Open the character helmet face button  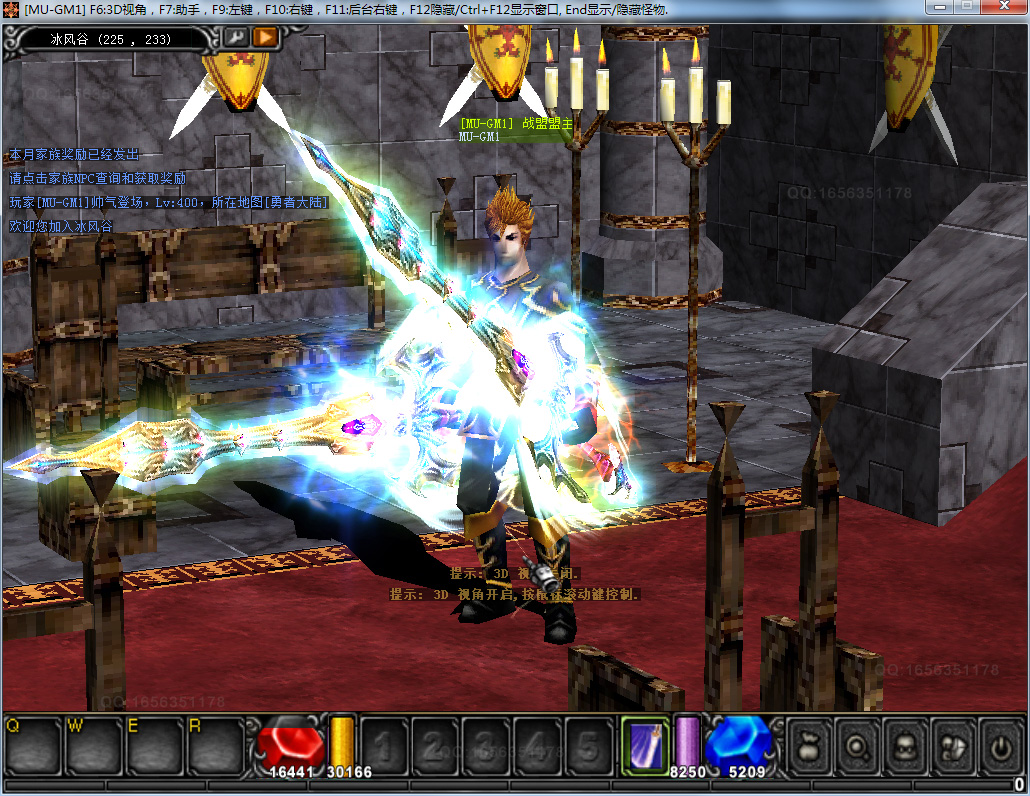[905, 746]
